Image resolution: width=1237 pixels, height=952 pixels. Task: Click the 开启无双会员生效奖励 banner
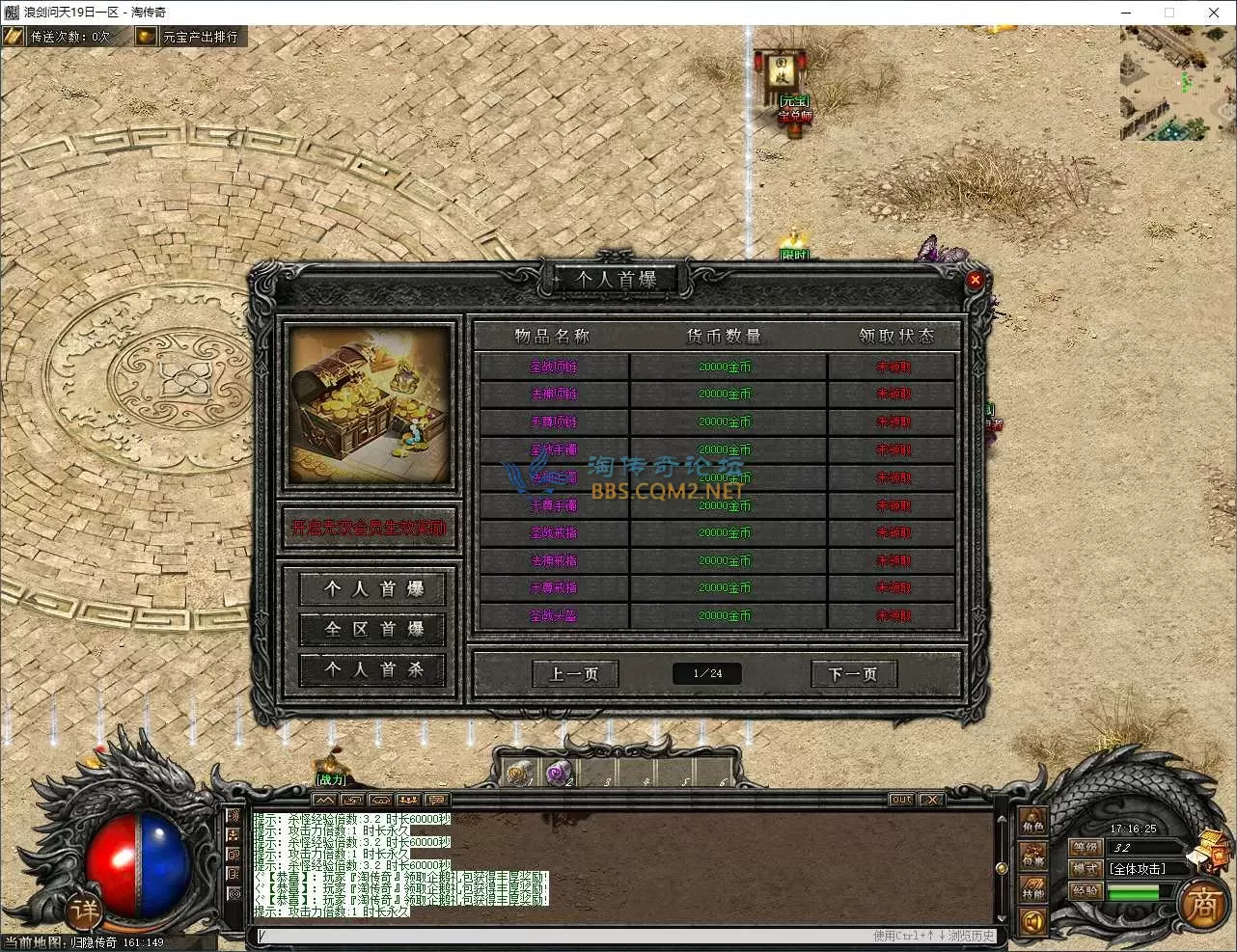pyautogui.click(x=369, y=529)
